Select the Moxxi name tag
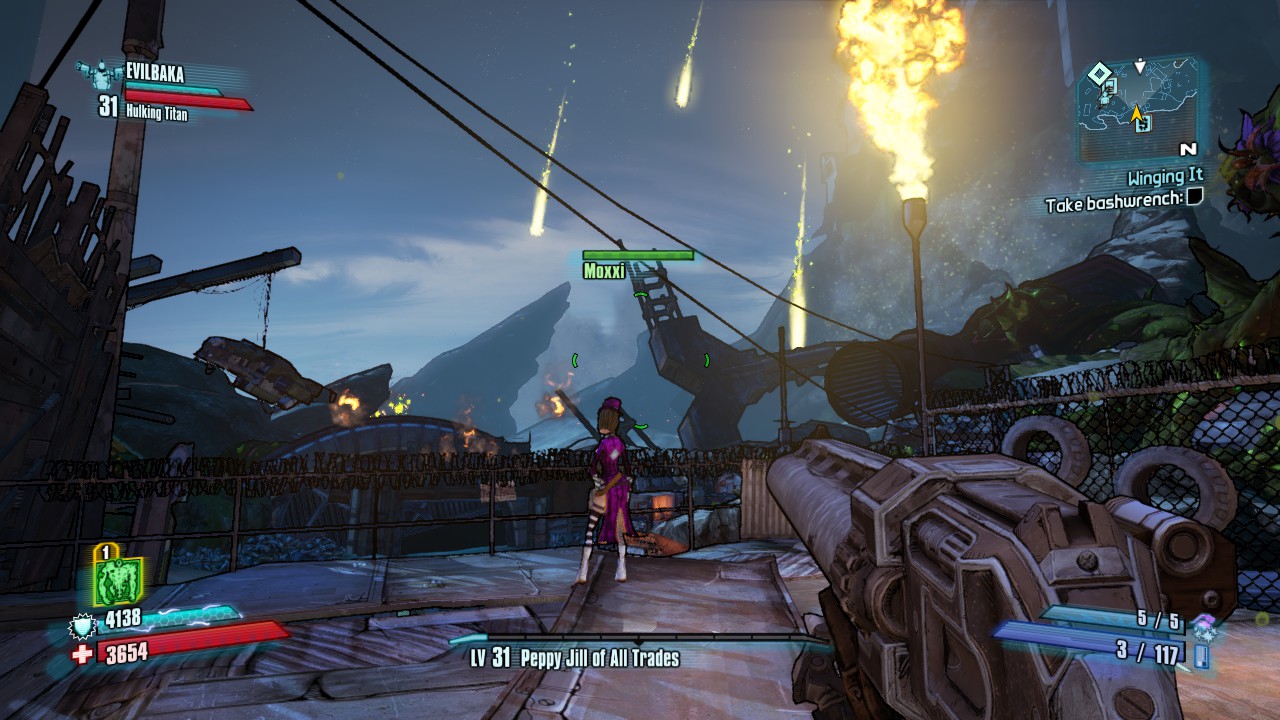Image resolution: width=1280 pixels, height=720 pixels. coord(604,270)
